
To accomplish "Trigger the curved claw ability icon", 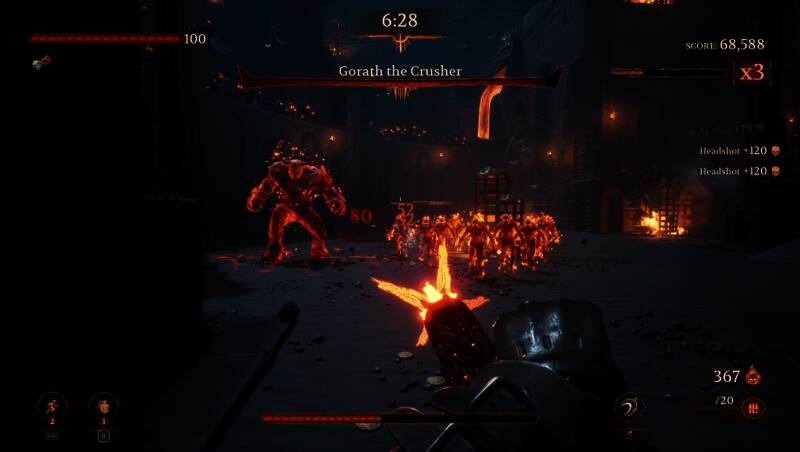I will (629, 406).
